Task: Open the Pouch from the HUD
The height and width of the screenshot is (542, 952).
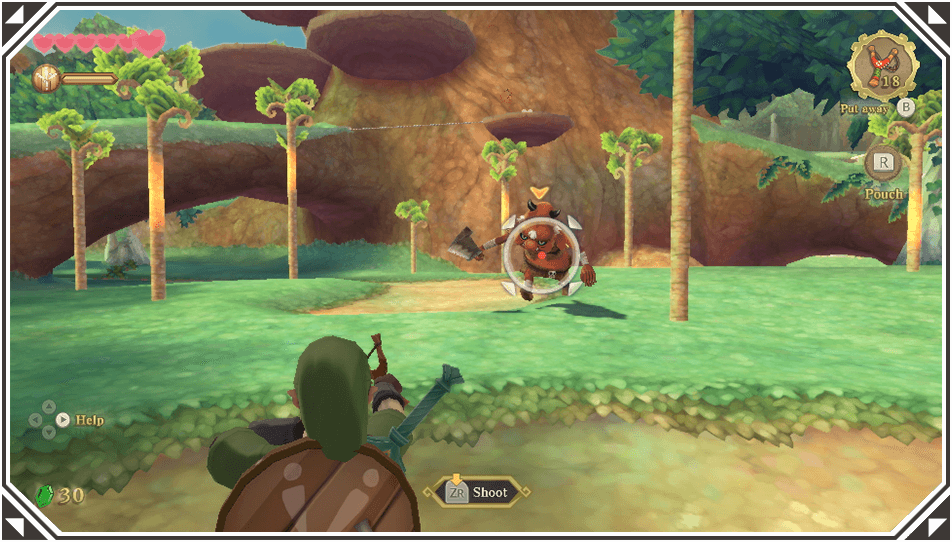Action: click(883, 165)
